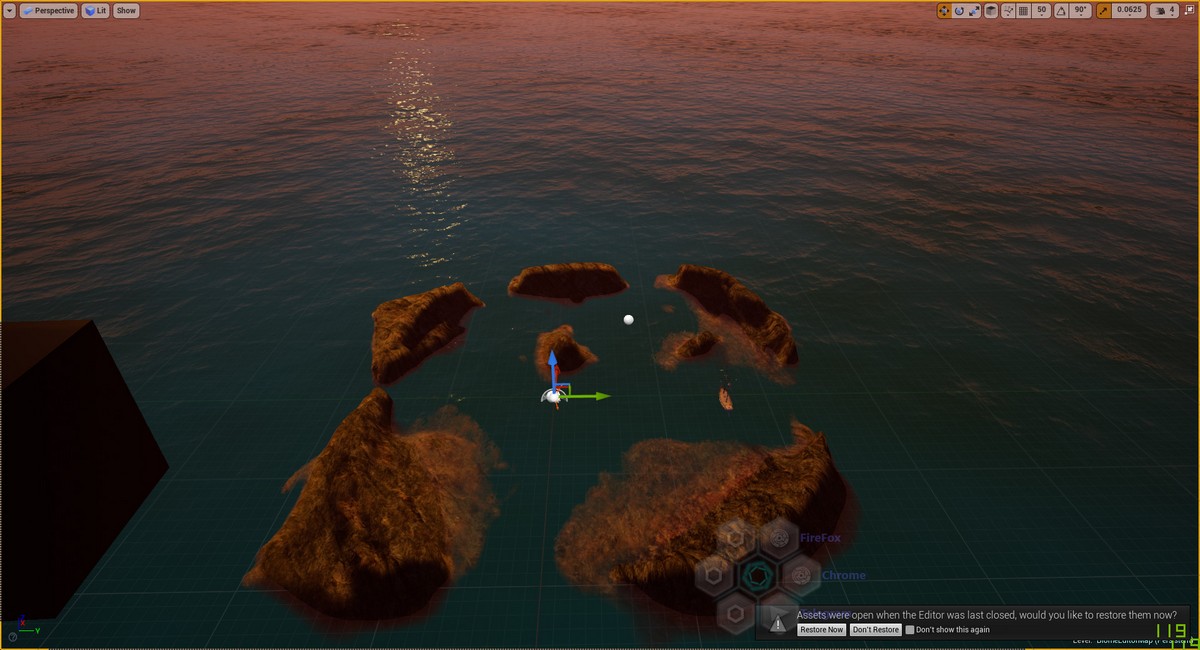The image size is (1200, 650).
Task: Open the viewport options dropdown arrow
Action: tap(10, 10)
